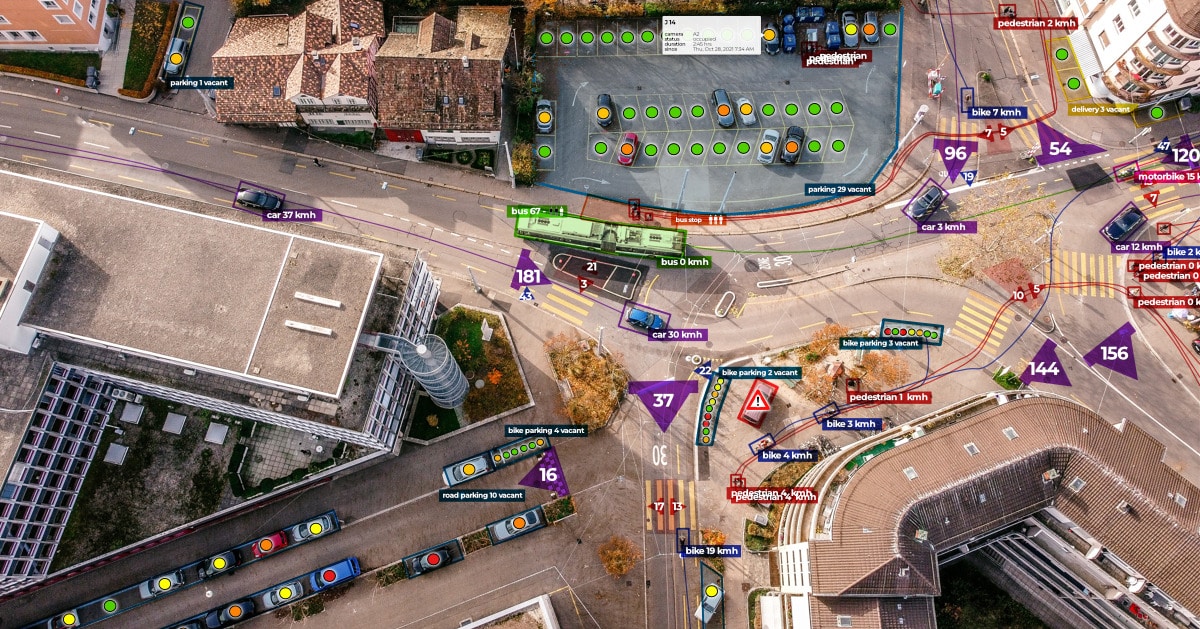Screen dimensions: 1200x629
Task: Click the red warning triangle alert marker
Action: click(x=759, y=402)
